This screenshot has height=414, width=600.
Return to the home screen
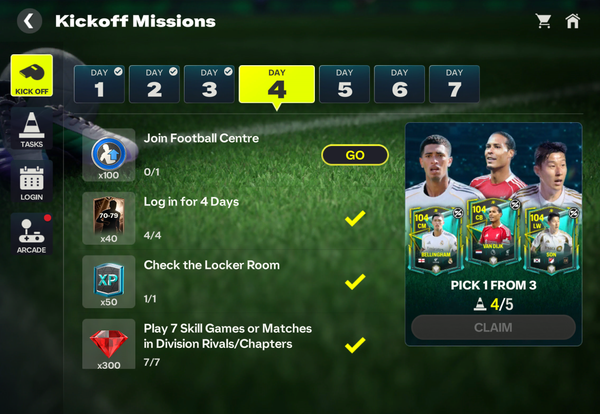point(573,20)
